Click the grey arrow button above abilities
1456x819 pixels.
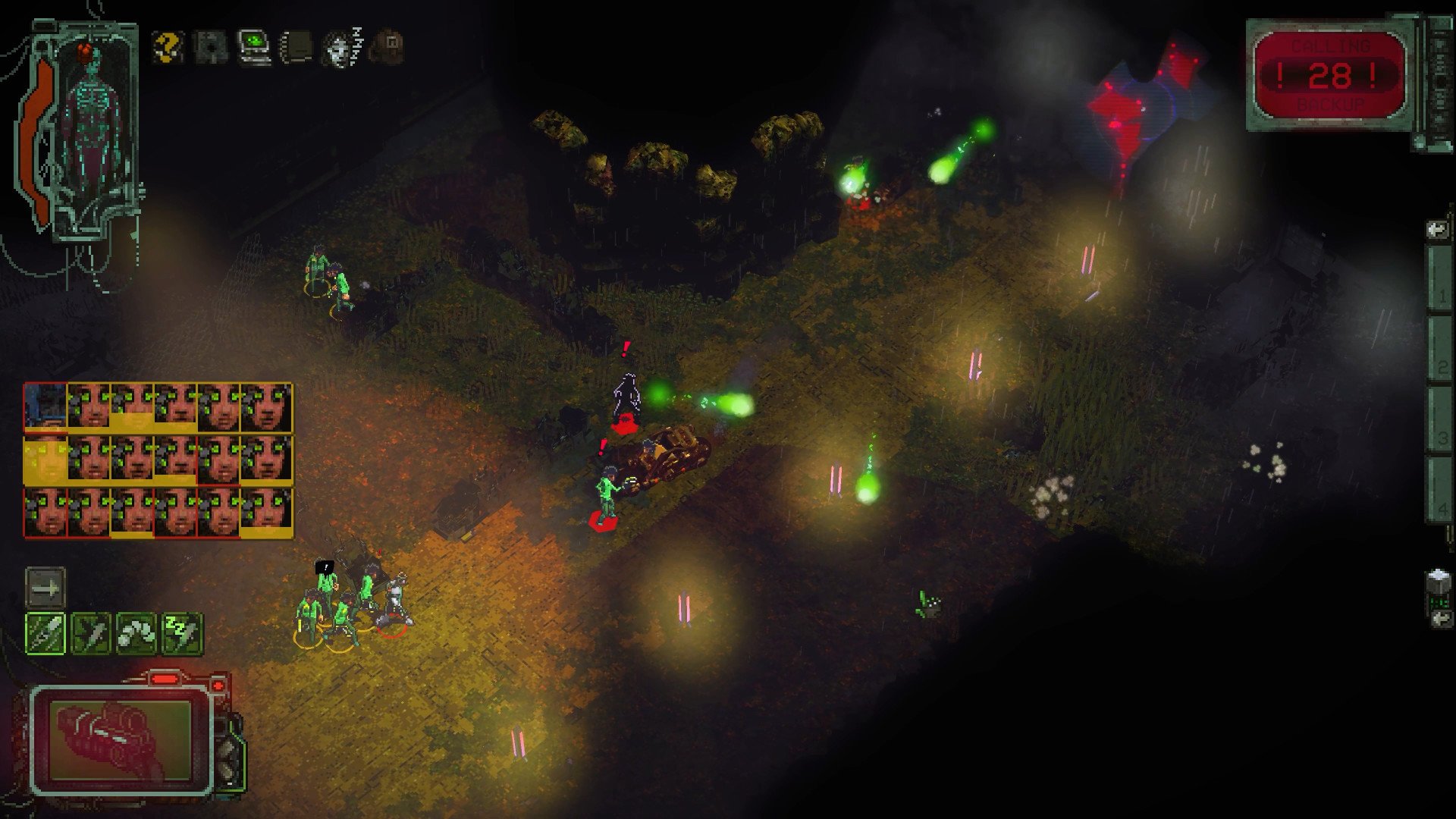point(45,588)
